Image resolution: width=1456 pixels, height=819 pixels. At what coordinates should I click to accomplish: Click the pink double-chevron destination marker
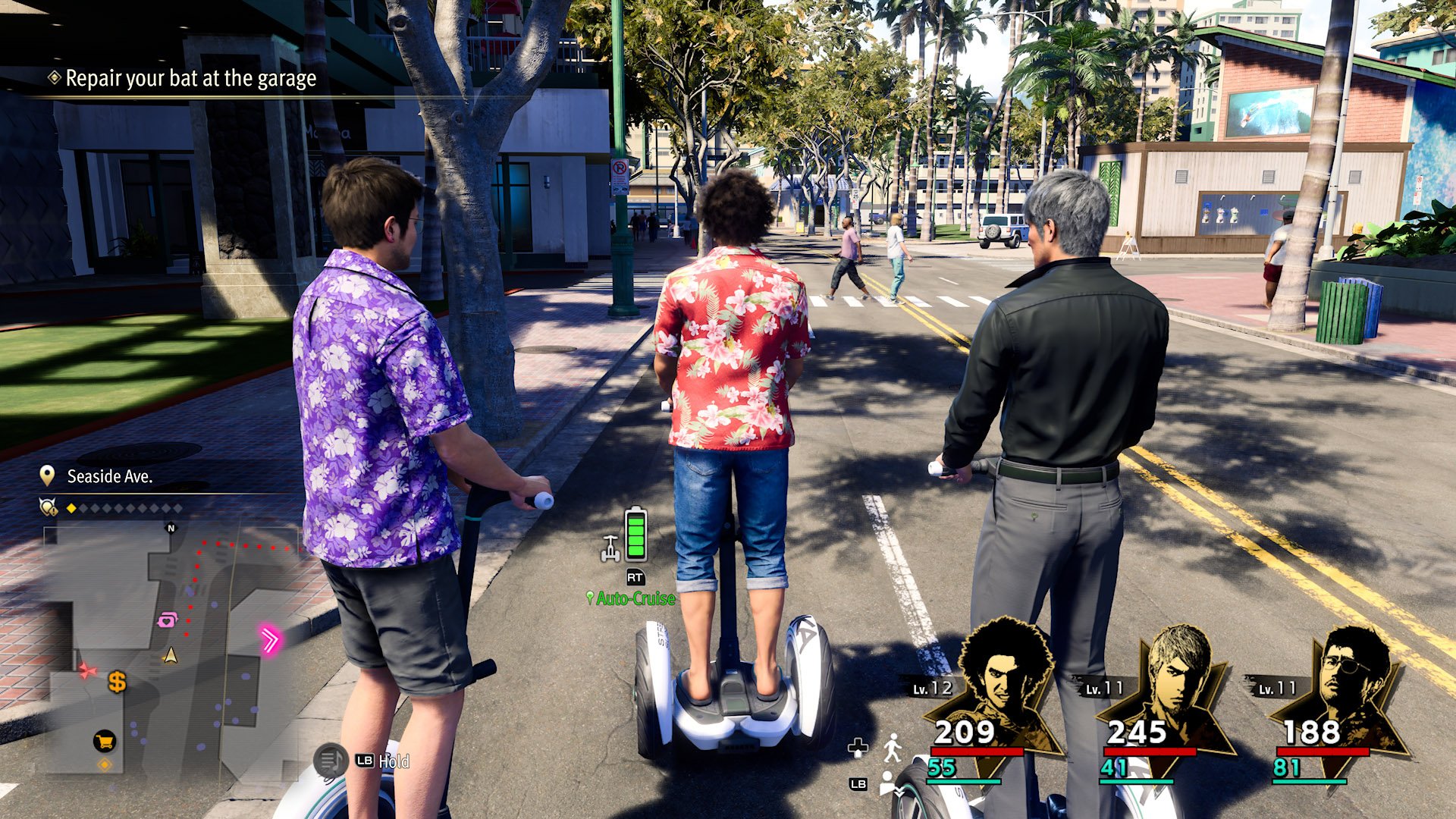tap(269, 639)
